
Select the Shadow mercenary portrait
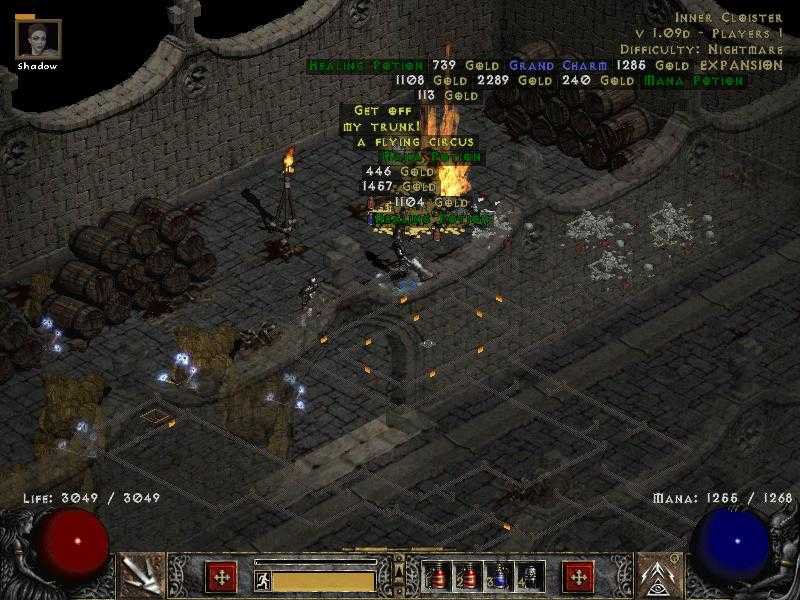tap(38, 39)
